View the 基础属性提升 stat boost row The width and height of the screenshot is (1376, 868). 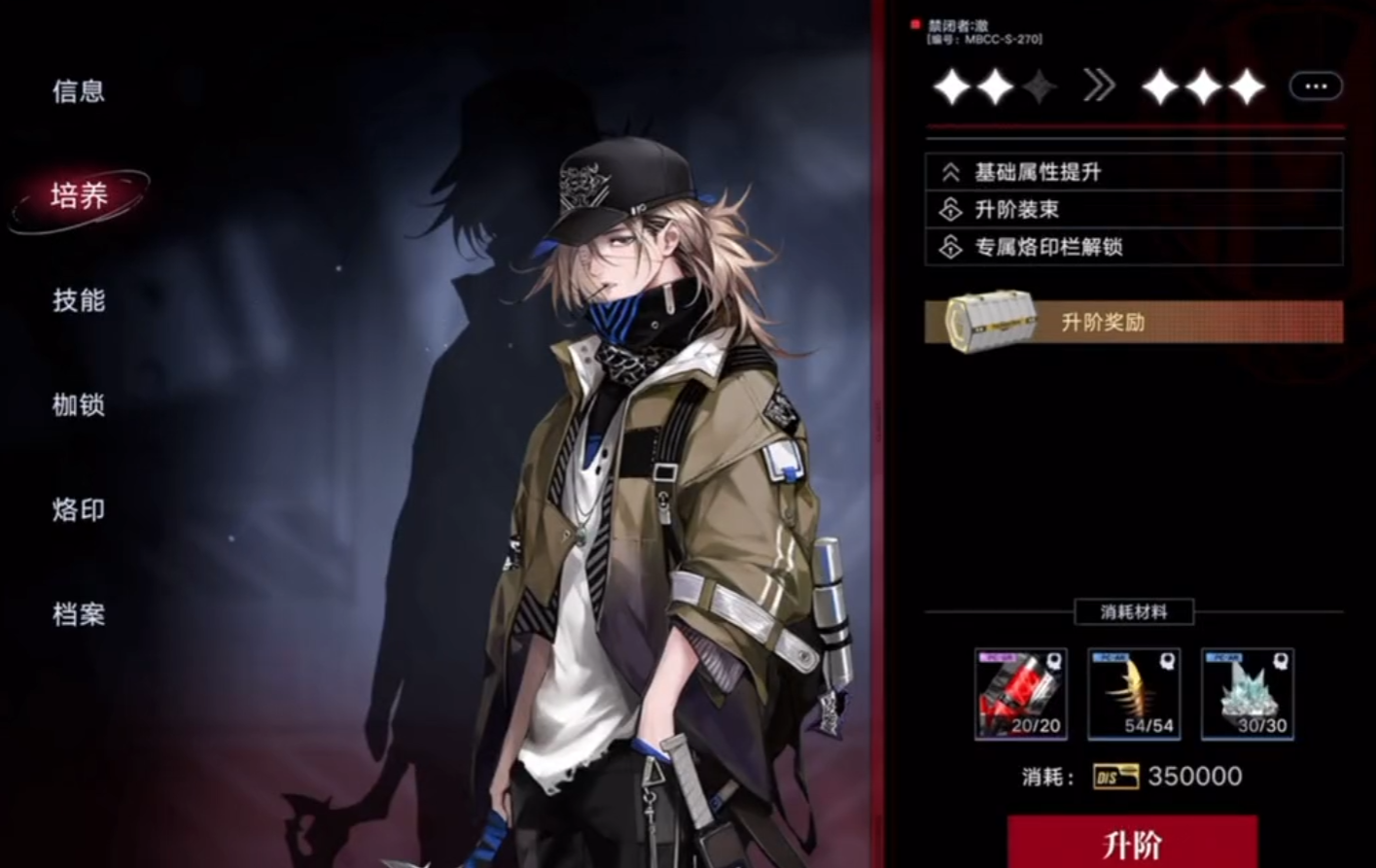1133,172
